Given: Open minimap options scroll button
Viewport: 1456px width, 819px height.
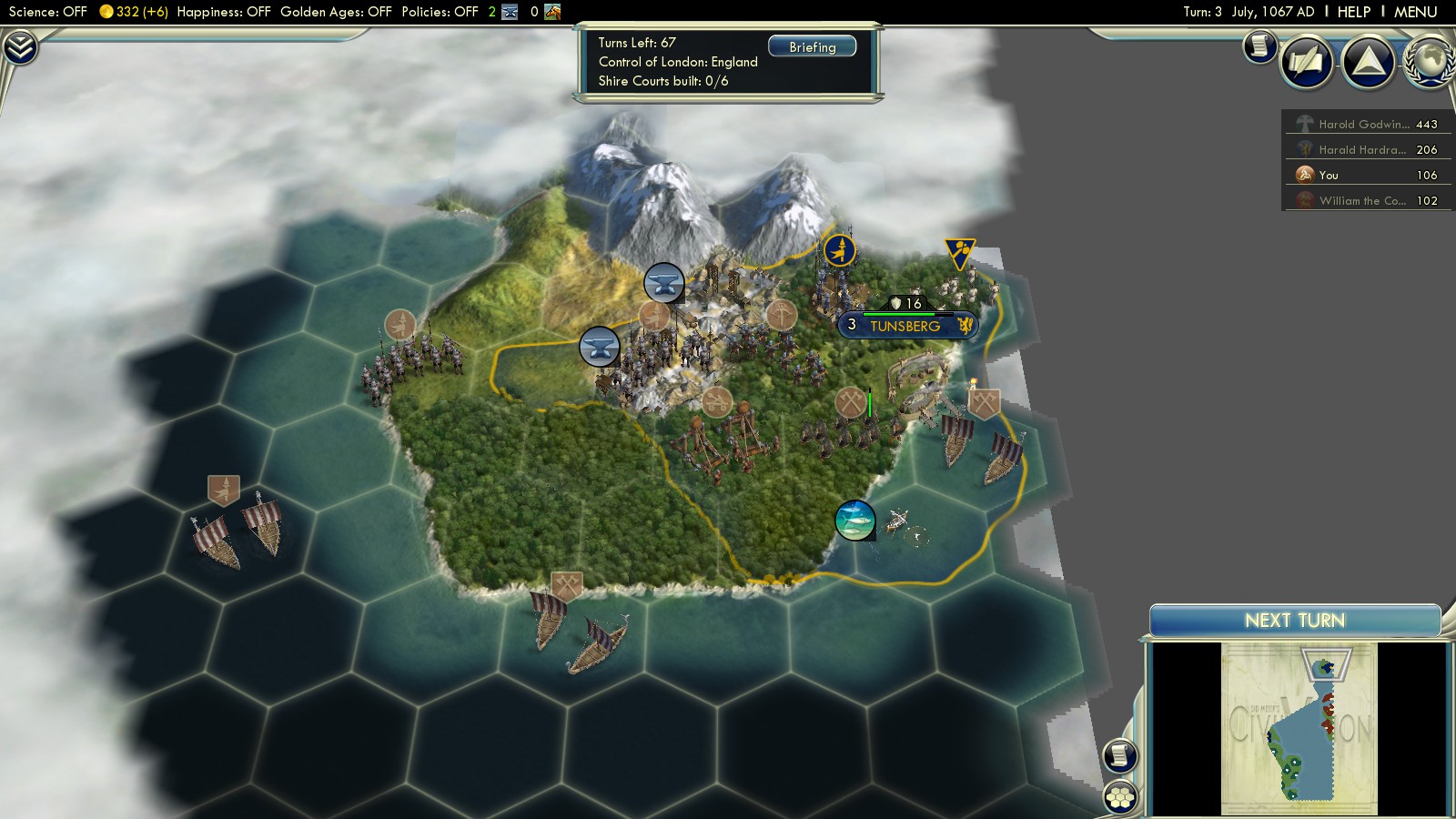Looking at the screenshot, I should pos(1120,755).
